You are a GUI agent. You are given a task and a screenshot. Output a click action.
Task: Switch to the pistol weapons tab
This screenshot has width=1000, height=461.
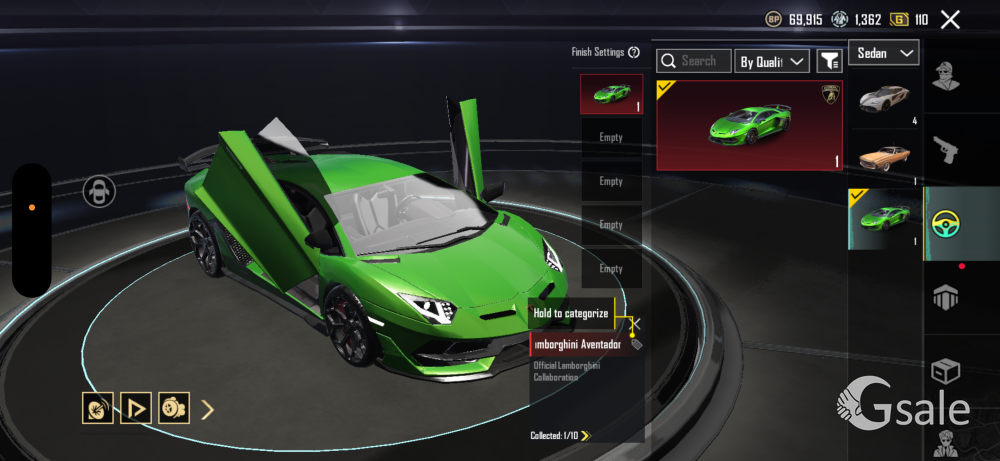[x=946, y=151]
